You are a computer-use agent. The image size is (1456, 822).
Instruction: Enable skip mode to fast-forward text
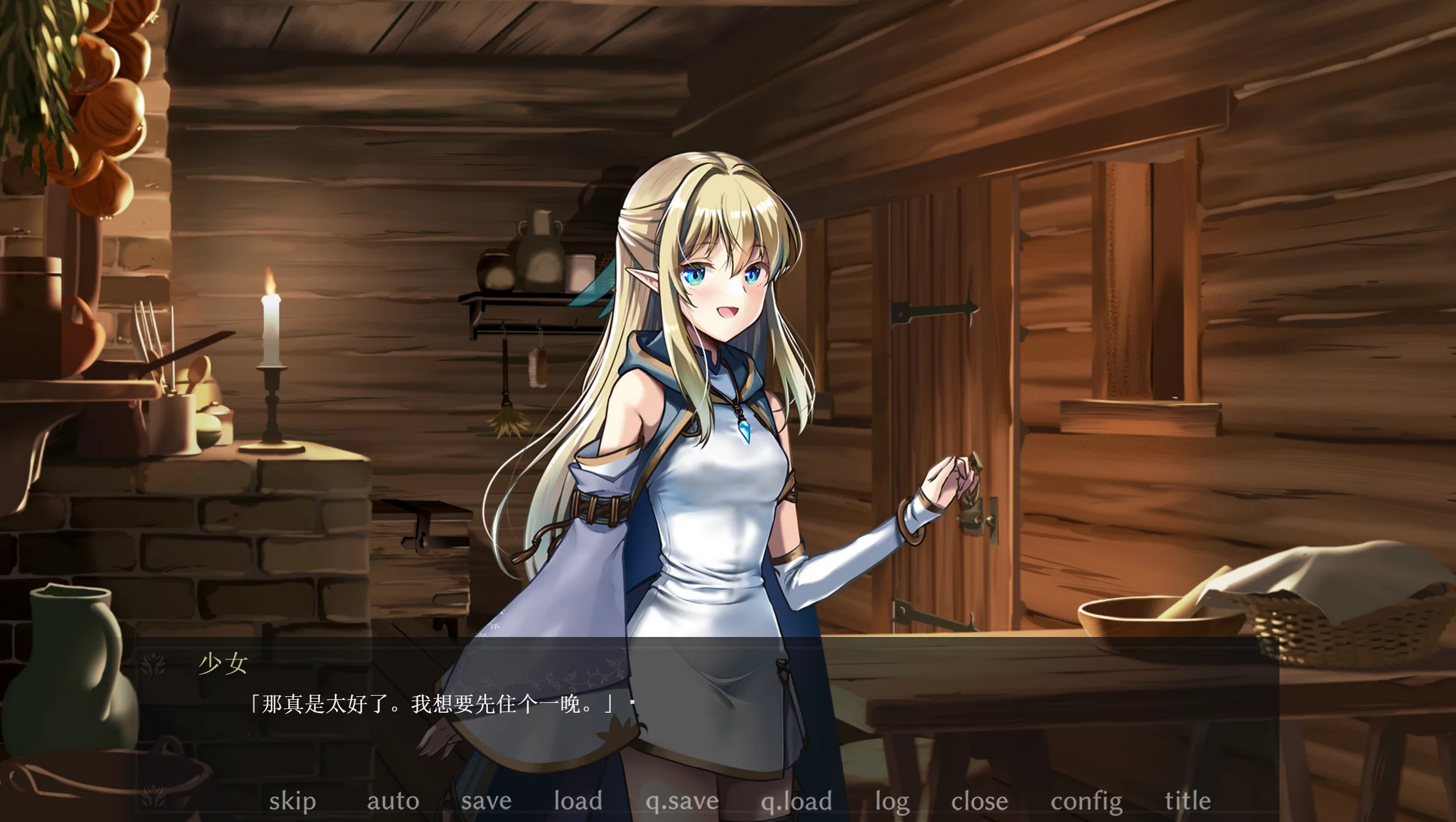point(293,801)
